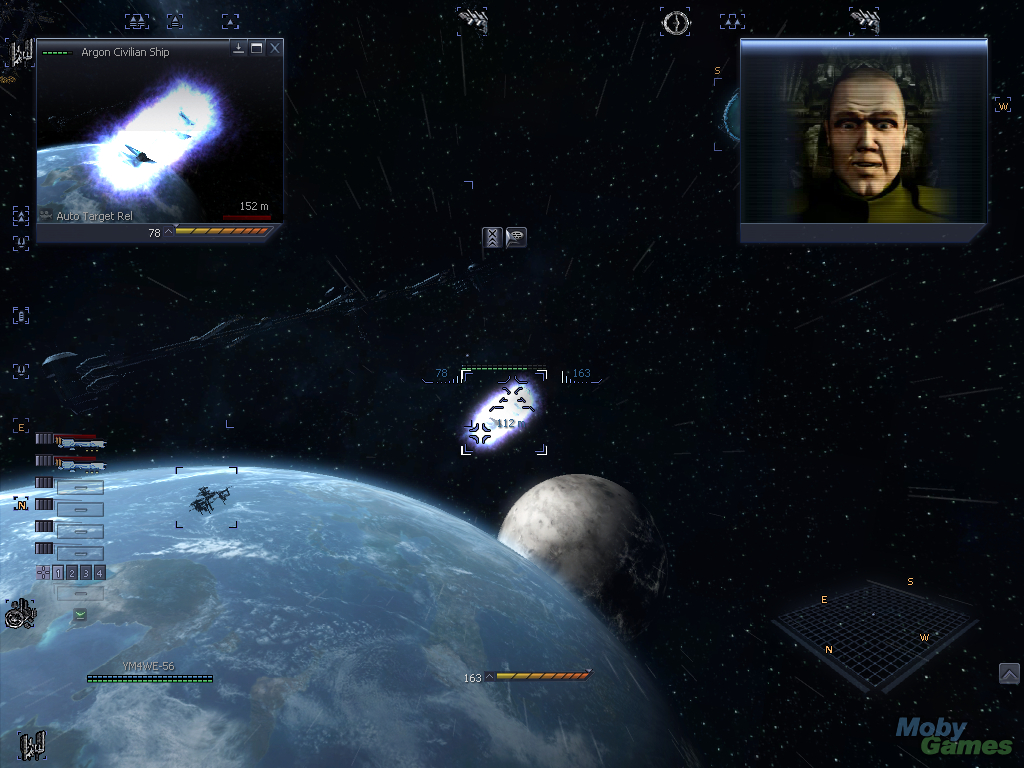Viewport: 1024px width, 768px height.
Task: Select weapon group 3
Action: click(86, 573)
